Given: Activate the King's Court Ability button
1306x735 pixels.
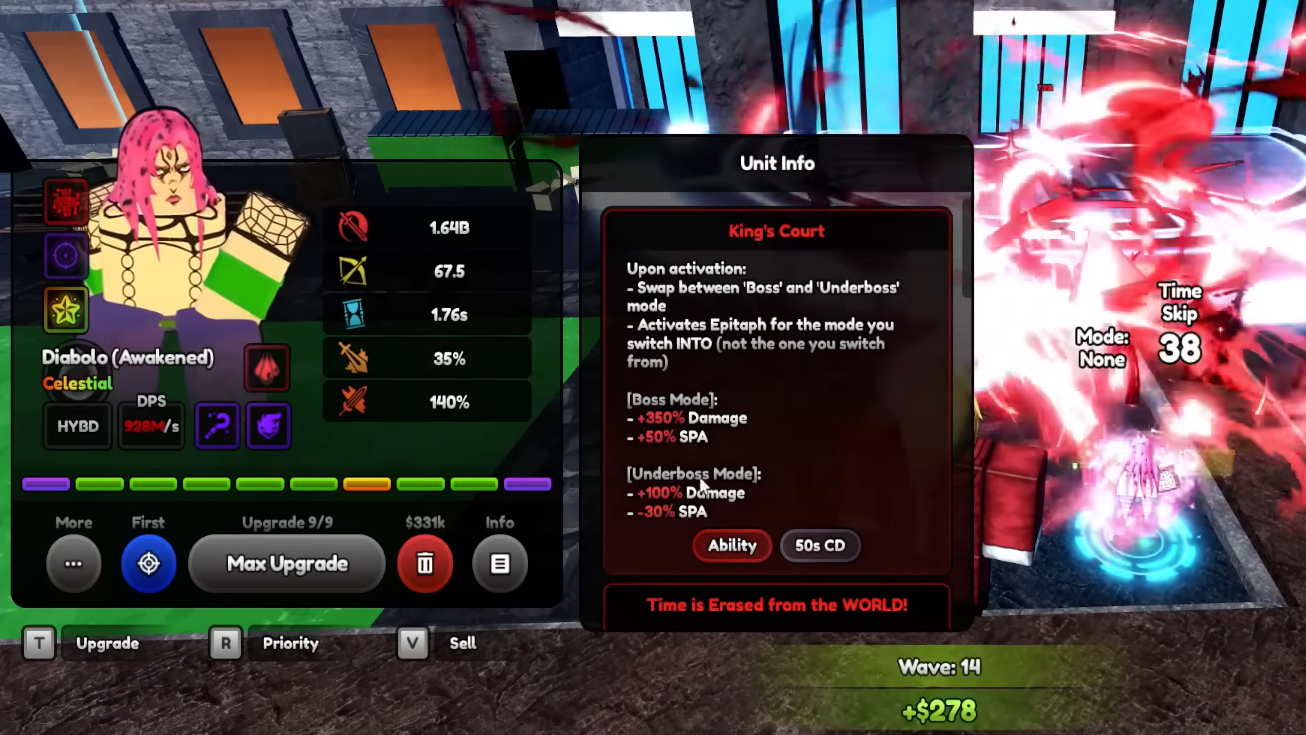Looking at the screenshot, I should pyautogui.click(x=732, y=546).
